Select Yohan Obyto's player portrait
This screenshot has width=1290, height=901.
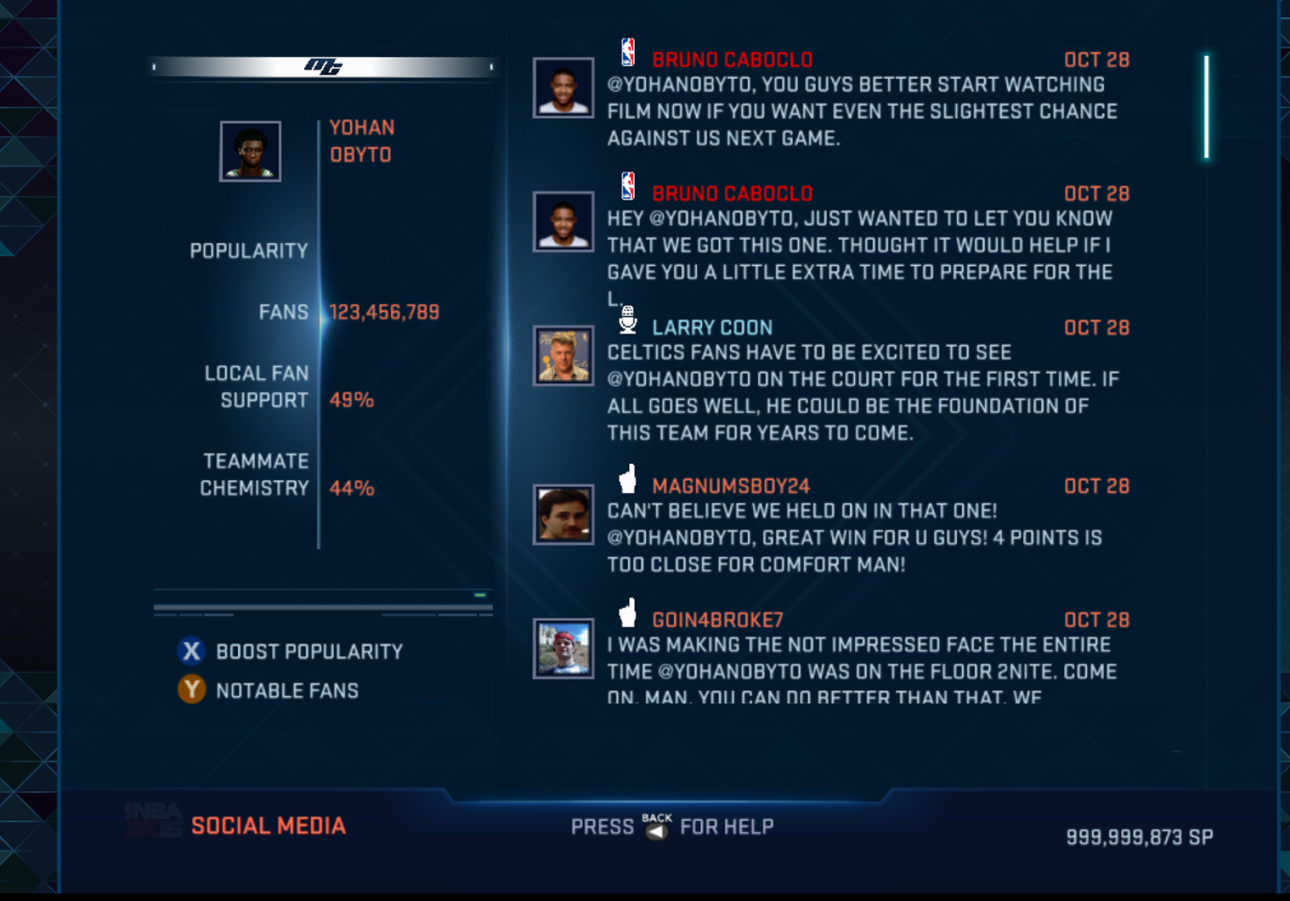click(250, 152)
